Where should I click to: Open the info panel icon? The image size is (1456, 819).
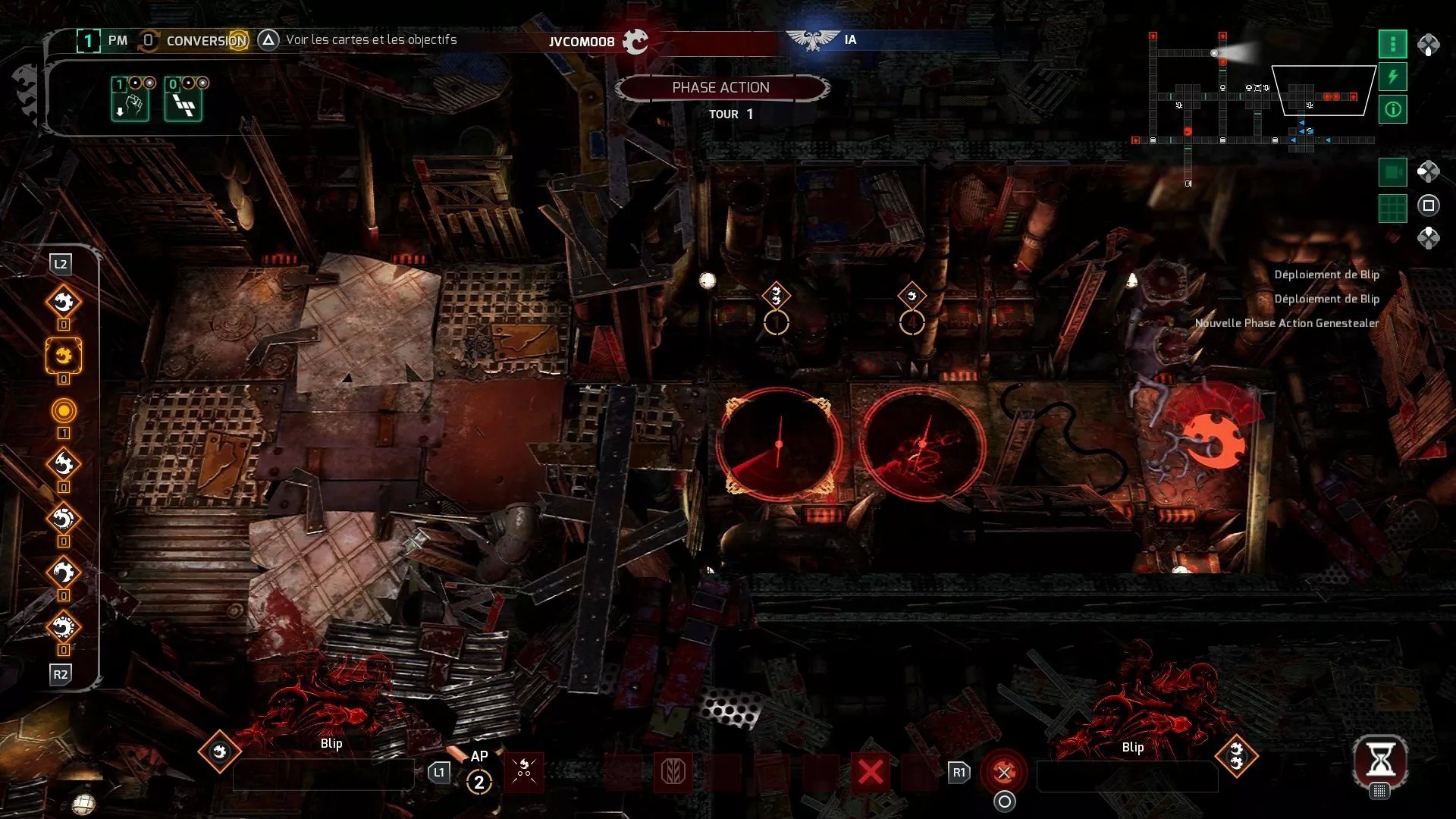(1393, 108)
